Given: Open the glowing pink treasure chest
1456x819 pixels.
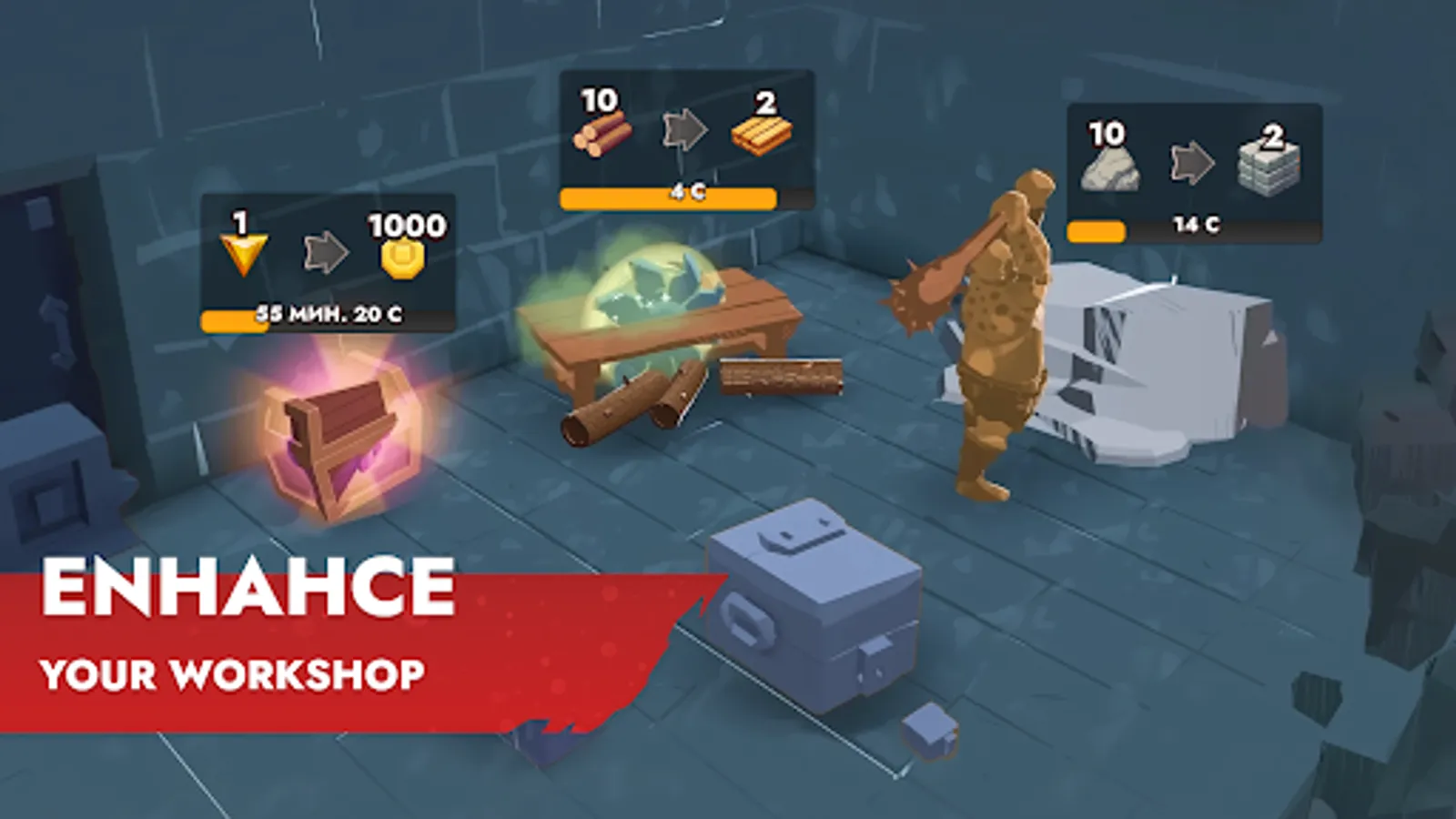Looking at the screenshot, I should pos(337,437).
